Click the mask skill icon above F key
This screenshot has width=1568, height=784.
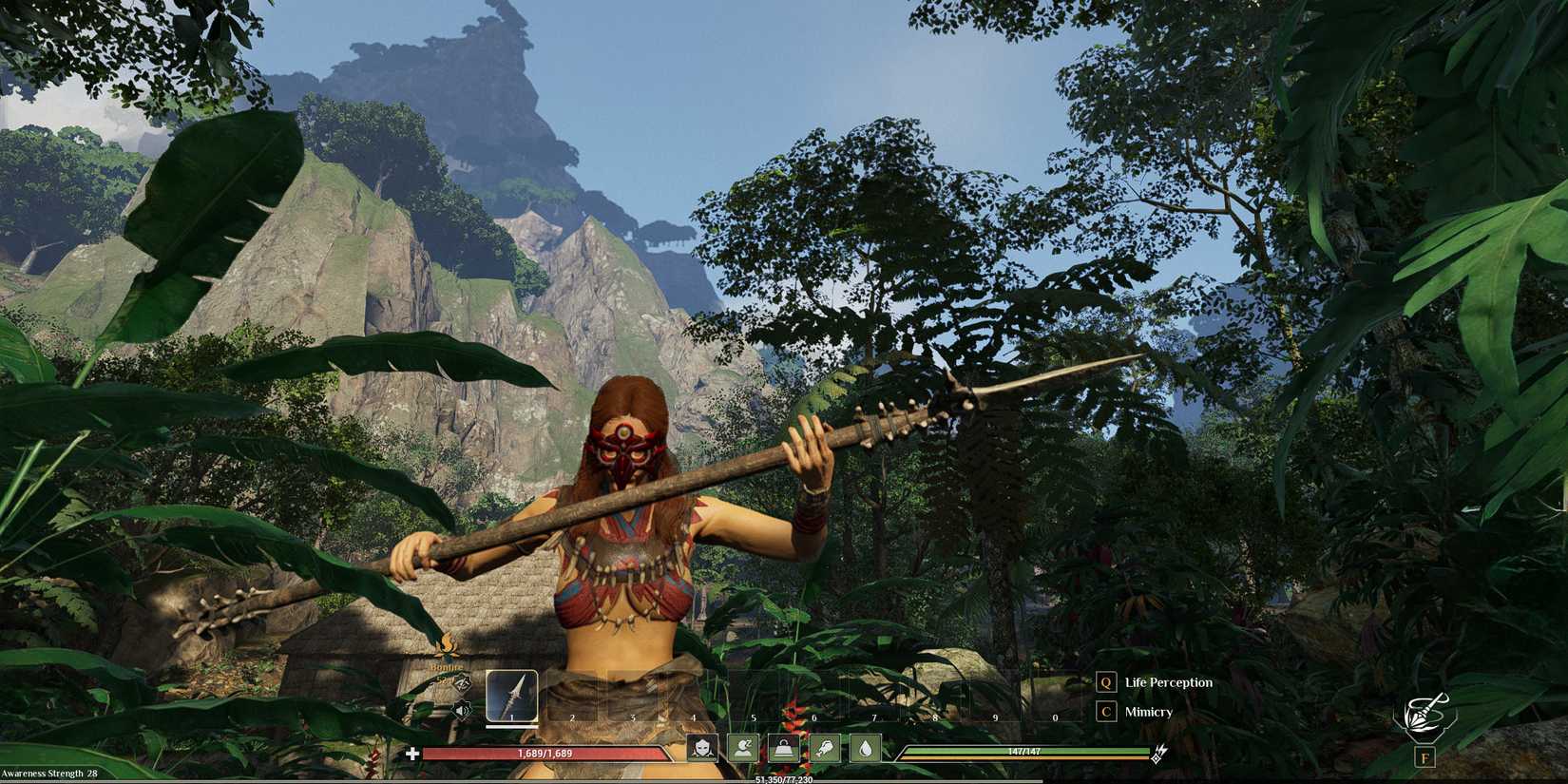point(1427,711)
